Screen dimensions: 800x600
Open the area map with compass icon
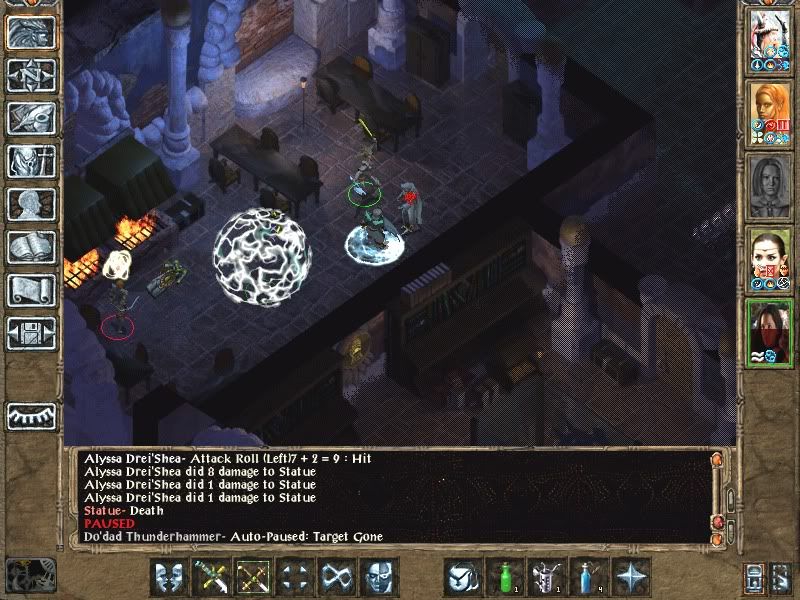pyautogui.click(x=32, y=75)
